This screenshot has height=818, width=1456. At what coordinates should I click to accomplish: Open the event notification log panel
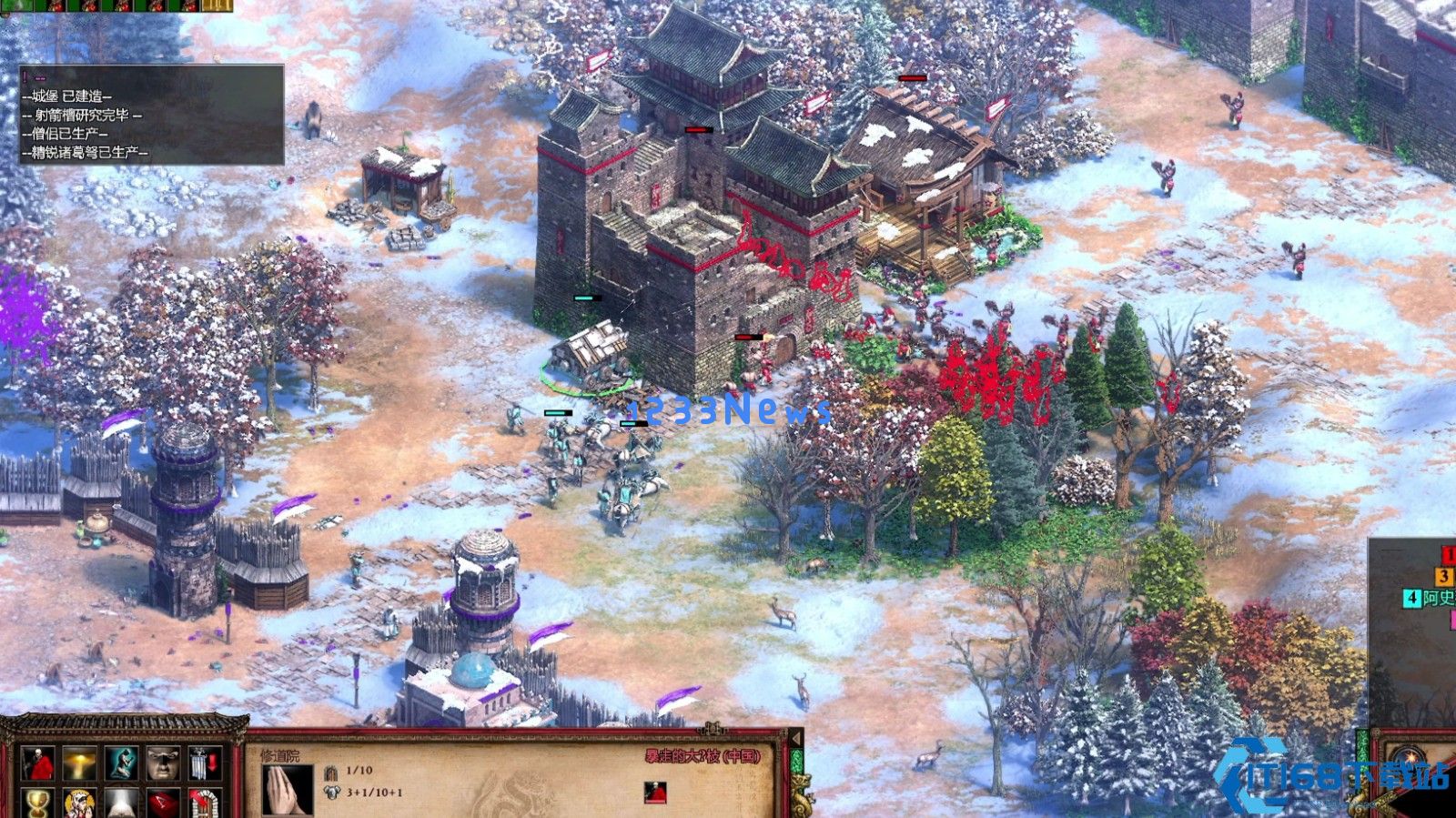click(152, 115)
